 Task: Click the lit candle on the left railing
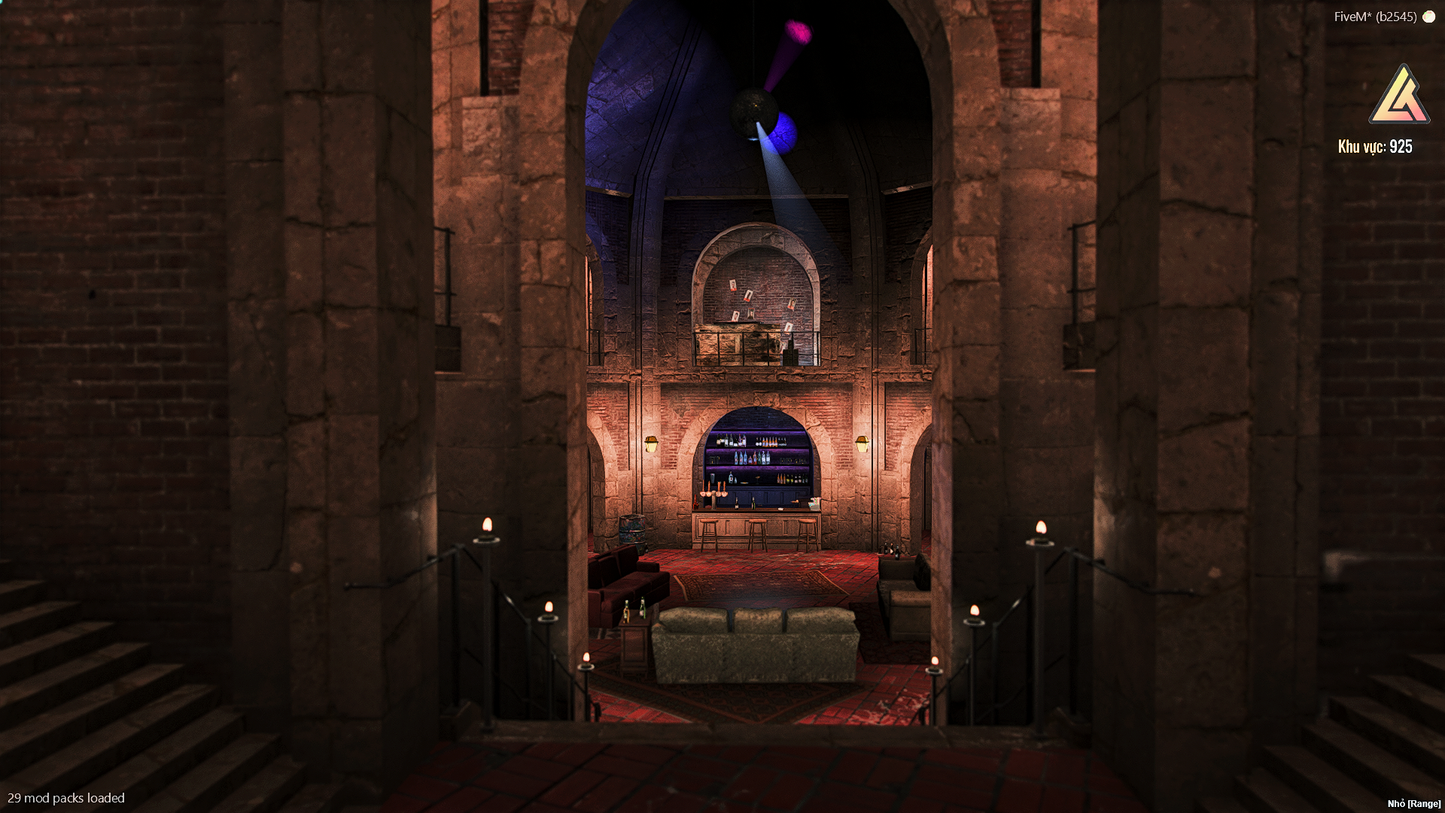487,526
